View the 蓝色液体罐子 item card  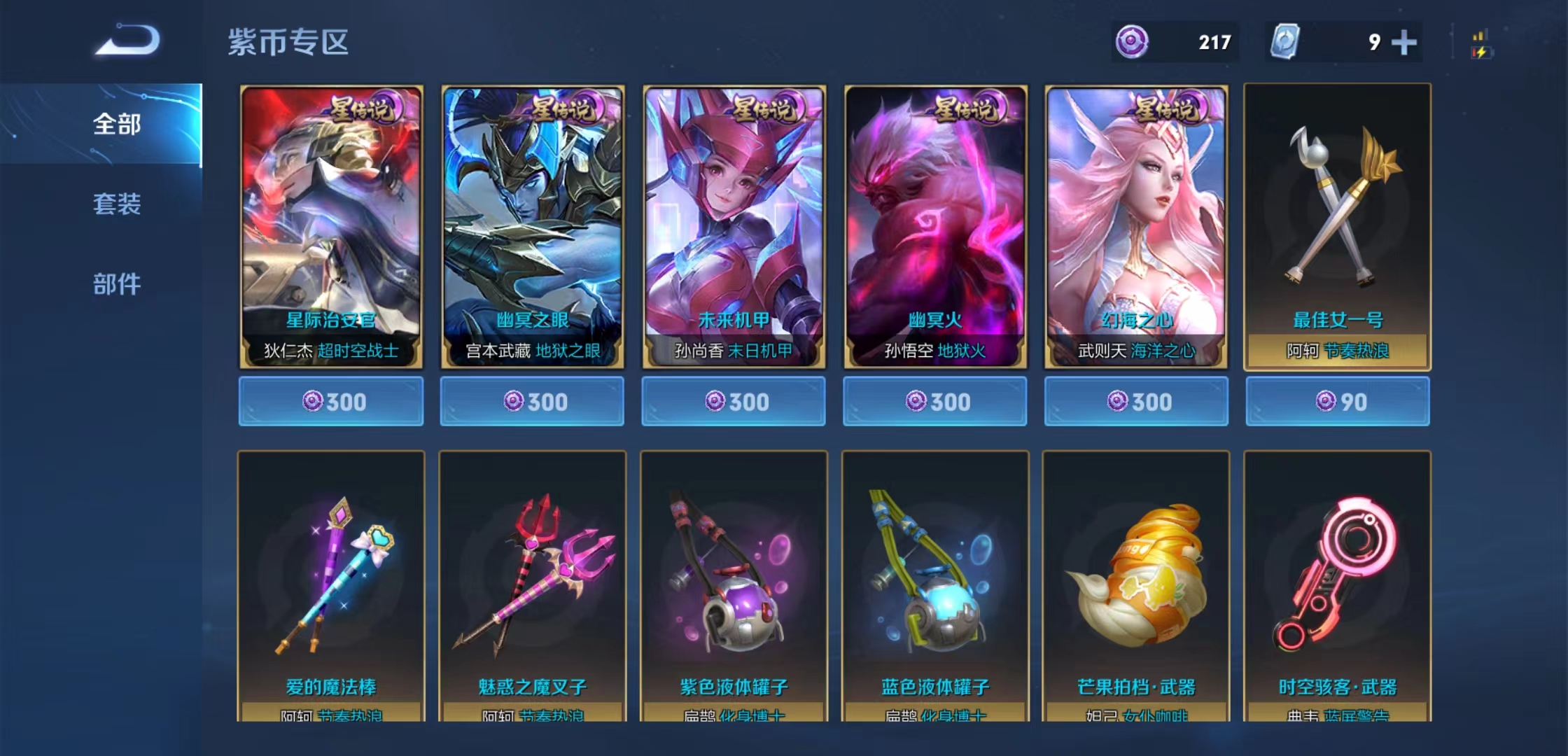pos(935,585)
